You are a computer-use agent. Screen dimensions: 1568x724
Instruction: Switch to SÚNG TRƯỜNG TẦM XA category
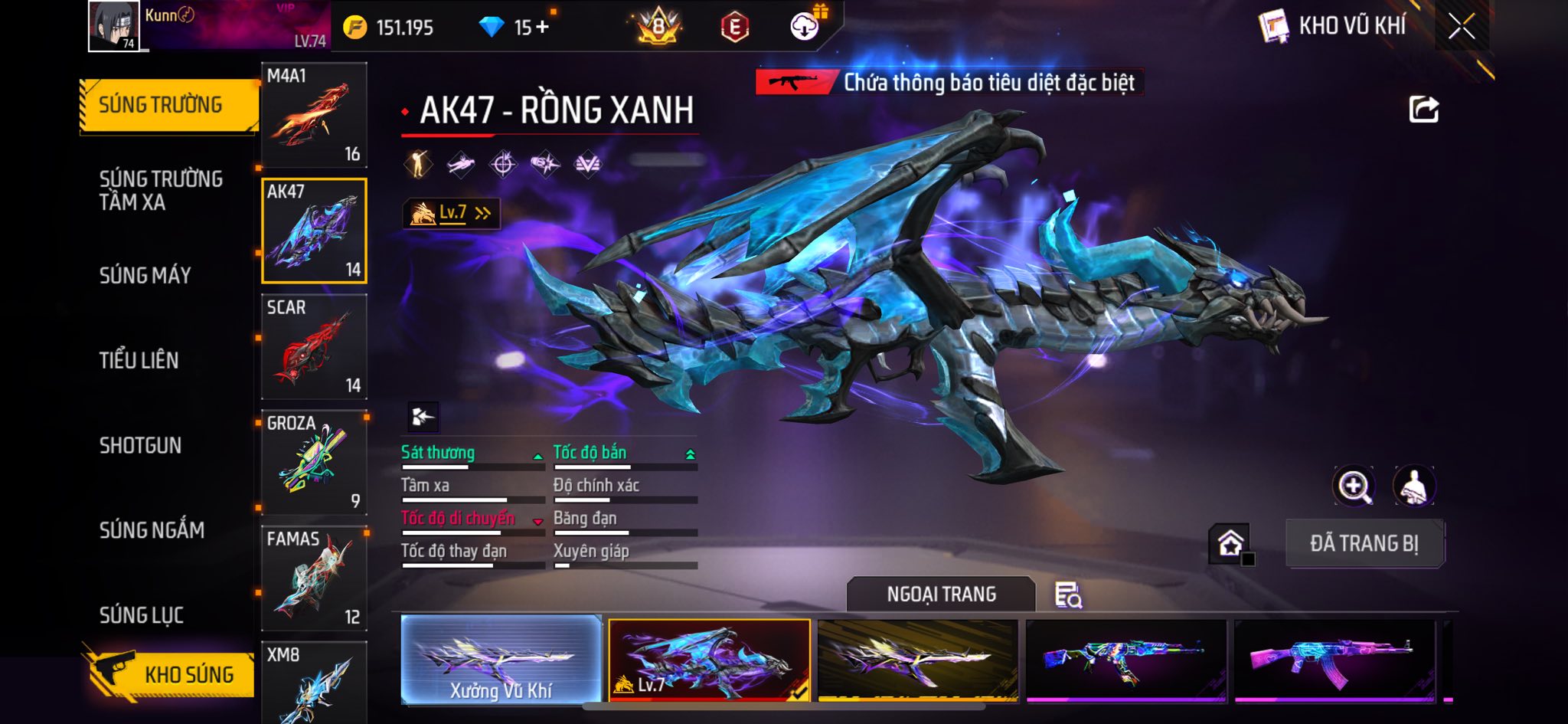click(x=161, y=190)
